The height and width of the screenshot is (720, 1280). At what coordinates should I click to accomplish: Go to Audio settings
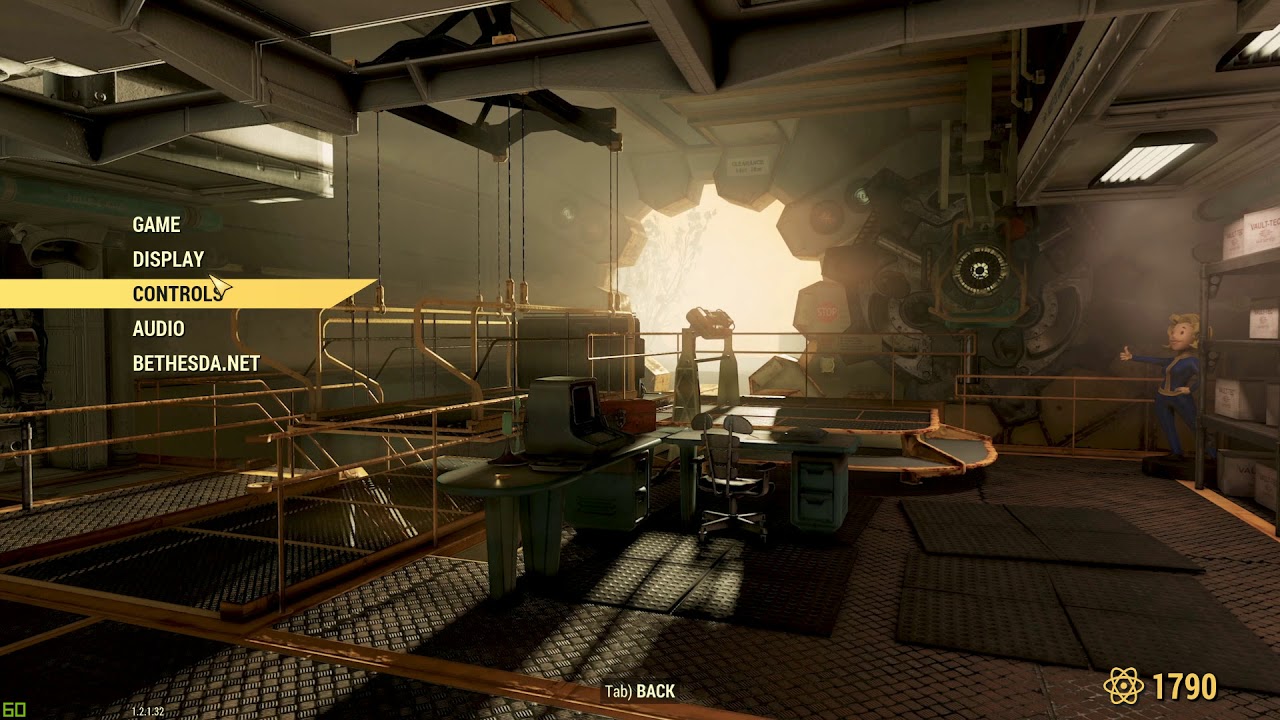(x=158, y=328)
